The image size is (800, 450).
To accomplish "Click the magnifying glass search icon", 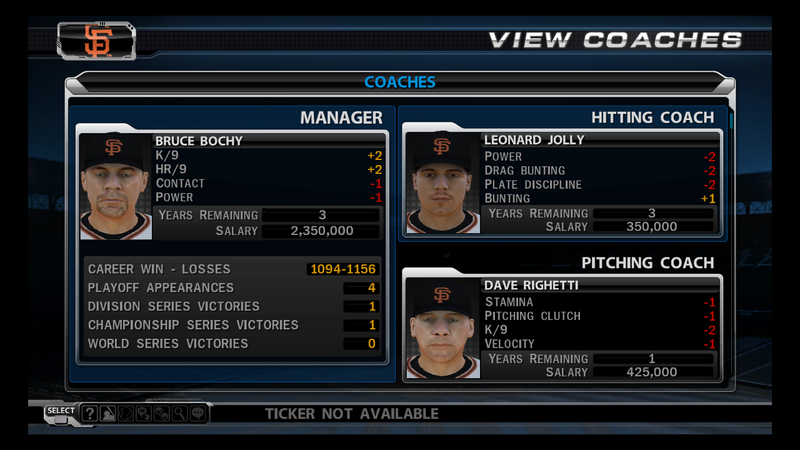I will coord(179,413).
